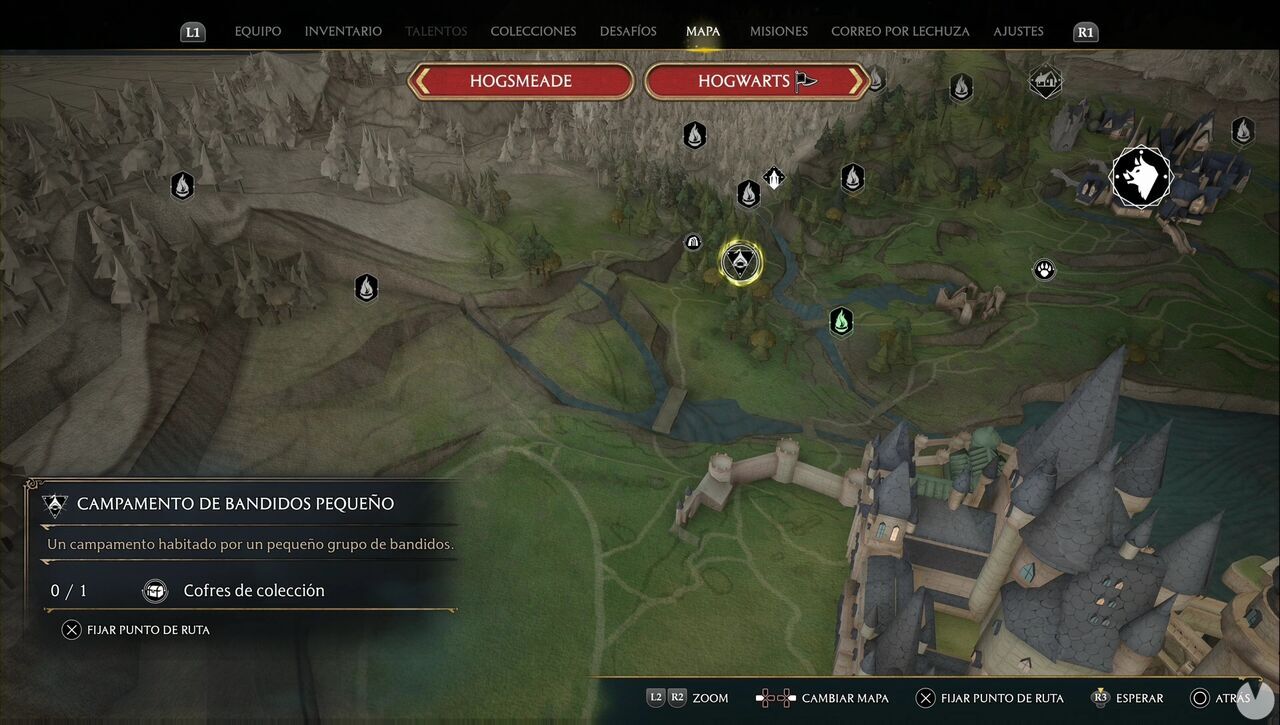Click the left arrow on the Hogsmeade banner

(424, 81)
